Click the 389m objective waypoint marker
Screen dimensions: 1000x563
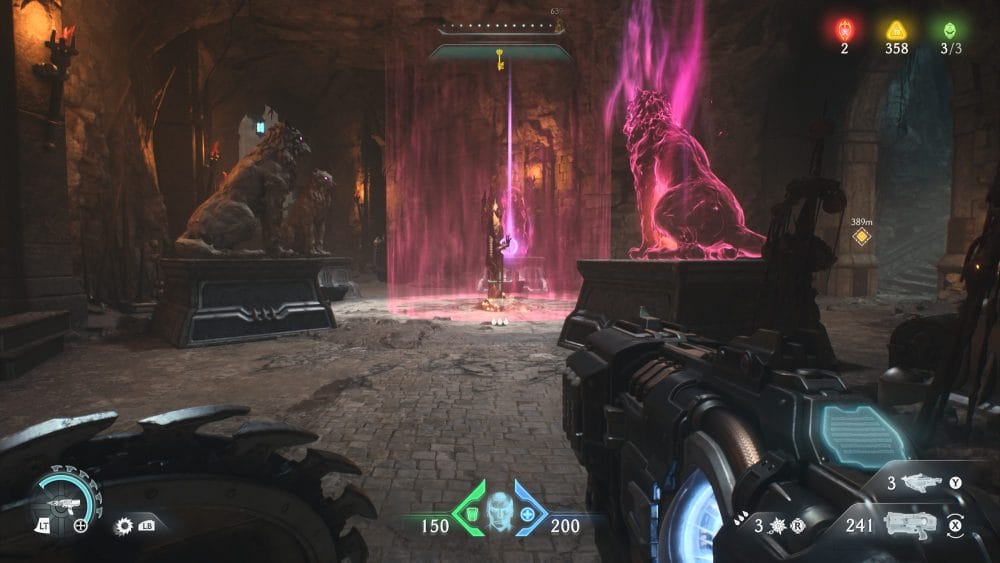(x=859, y=237)
